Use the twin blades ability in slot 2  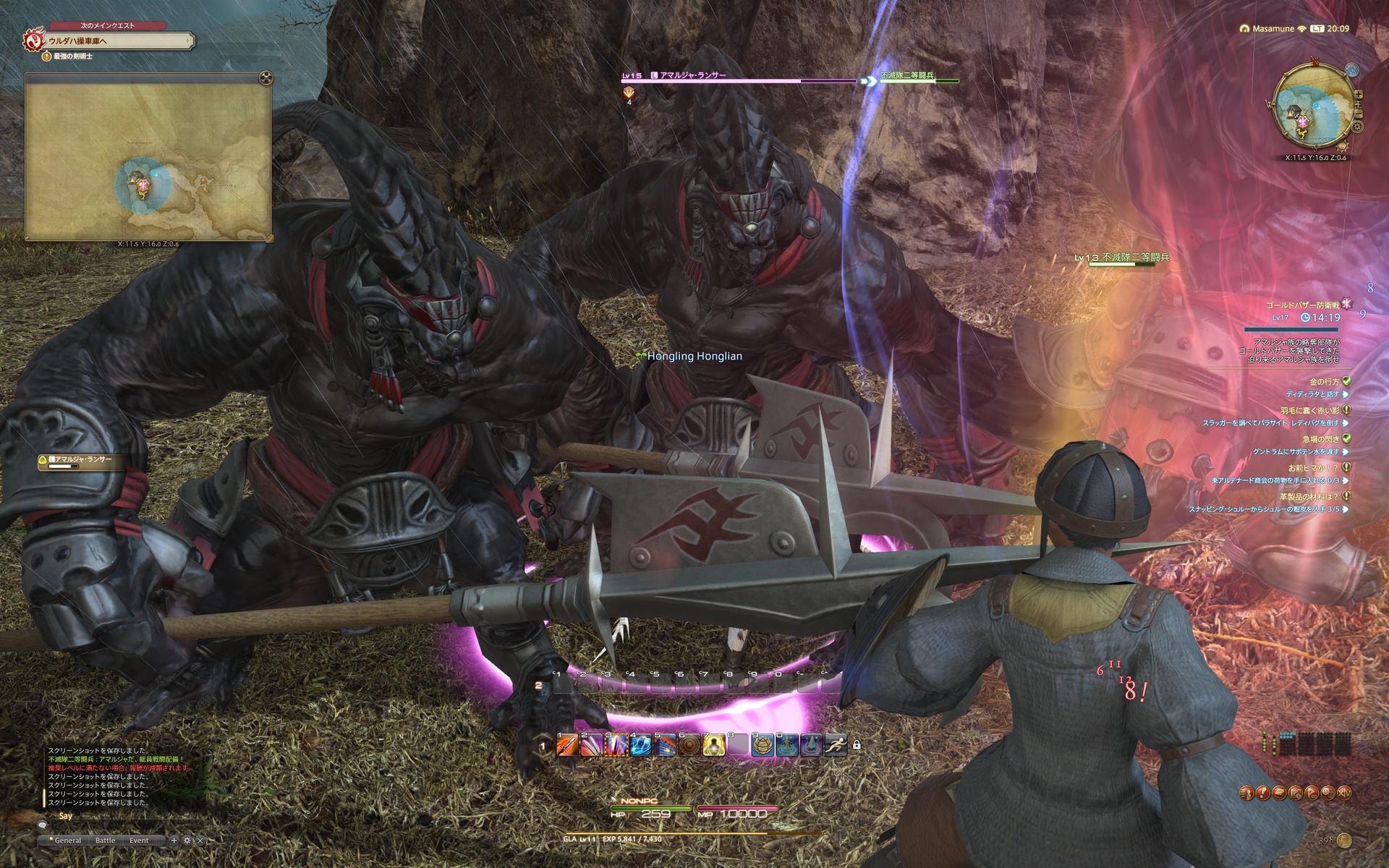tap(592, 745)
